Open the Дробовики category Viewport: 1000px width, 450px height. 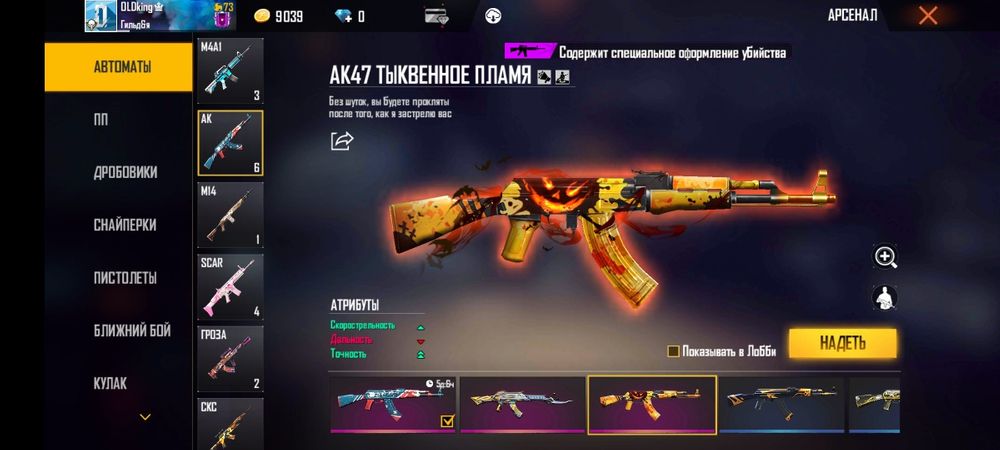(125, 172)
